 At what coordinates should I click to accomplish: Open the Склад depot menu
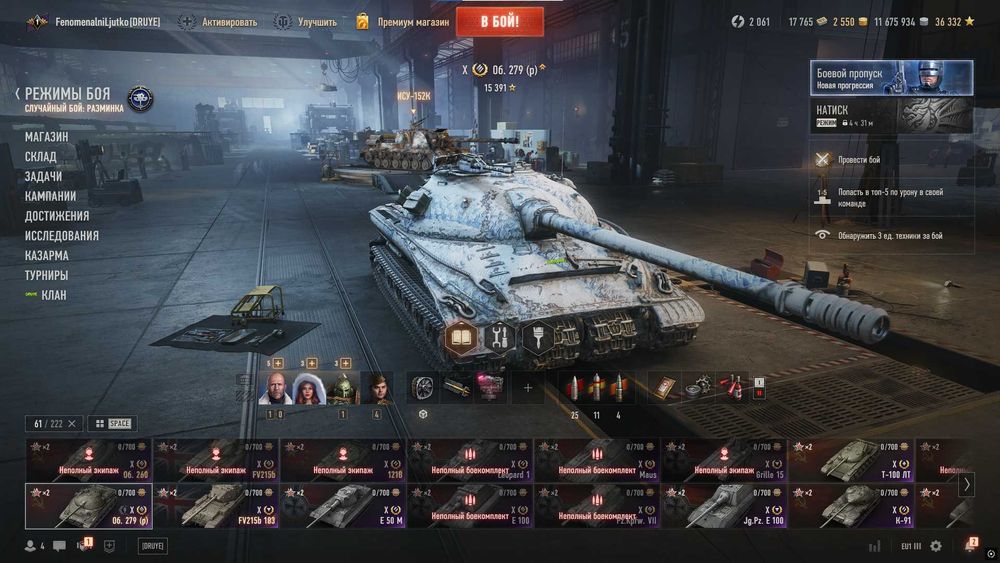pos(41,157)
